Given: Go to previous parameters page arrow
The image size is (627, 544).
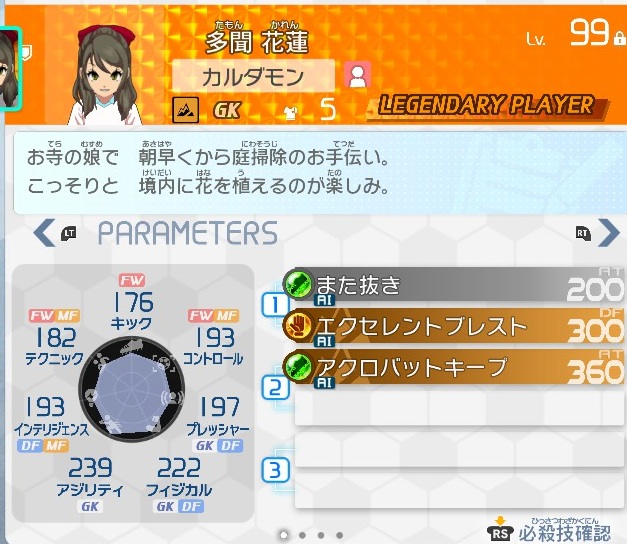Looking at the screenshot, I should pos(44,234).
